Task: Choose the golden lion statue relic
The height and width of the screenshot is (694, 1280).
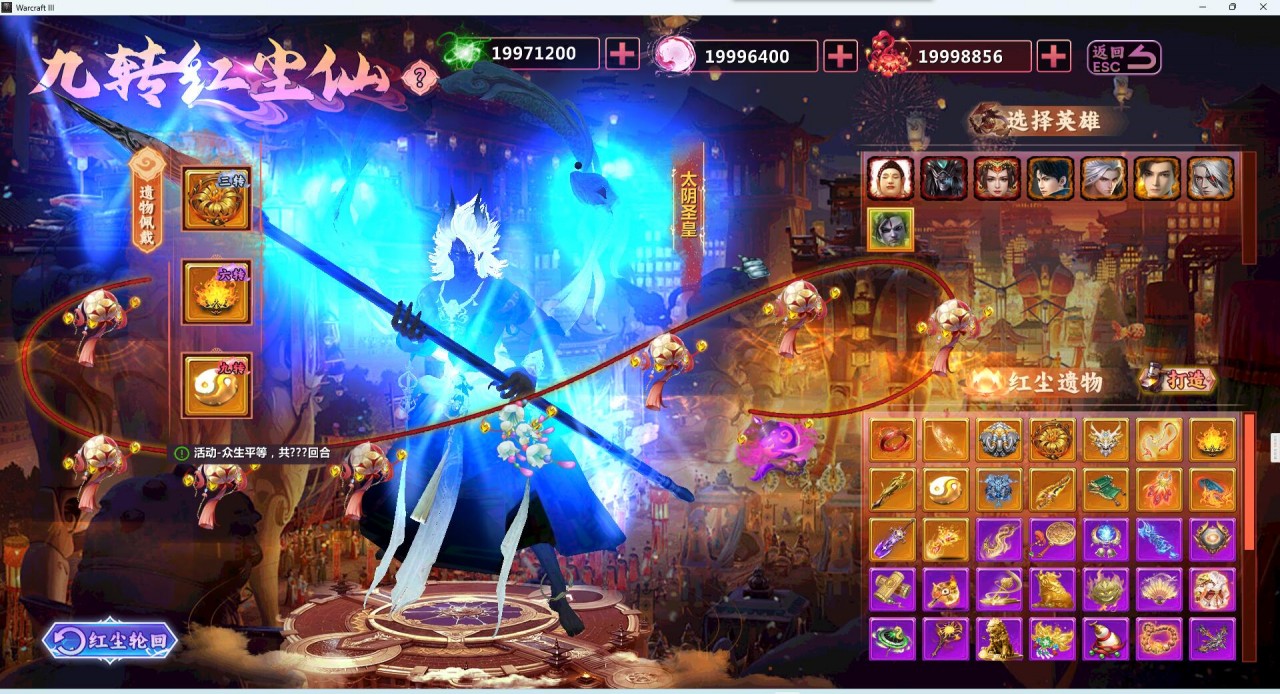Action: tap(998, 639)
